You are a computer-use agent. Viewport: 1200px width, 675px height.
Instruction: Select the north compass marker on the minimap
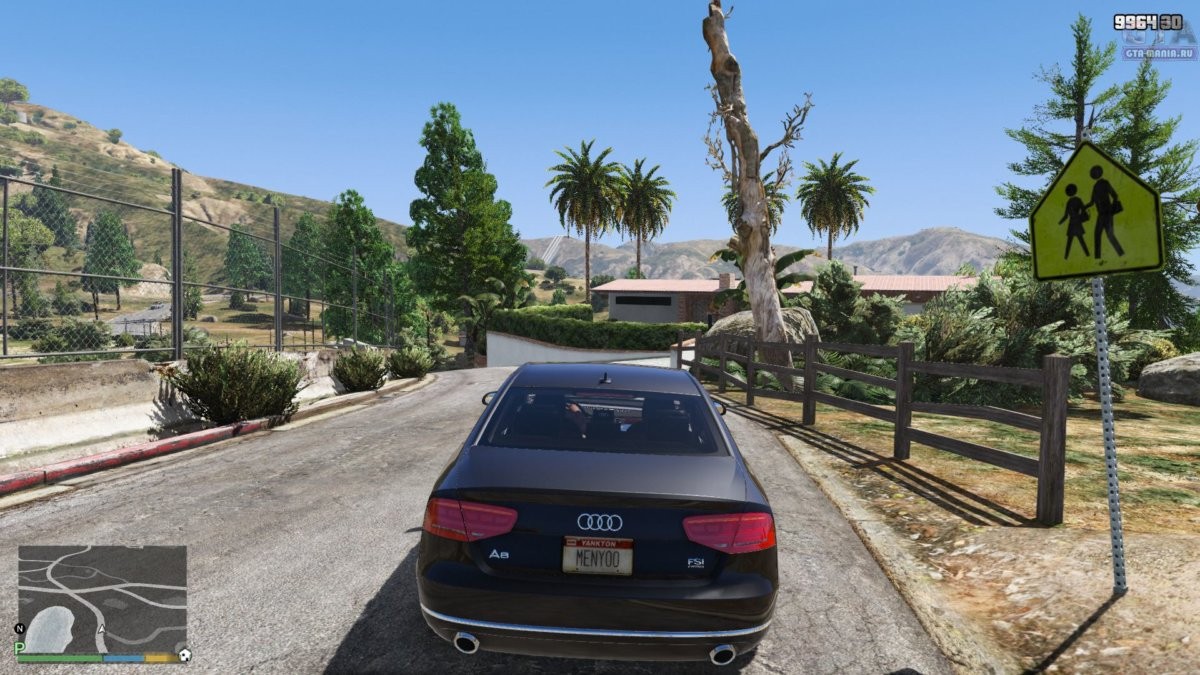pos(20,629)
